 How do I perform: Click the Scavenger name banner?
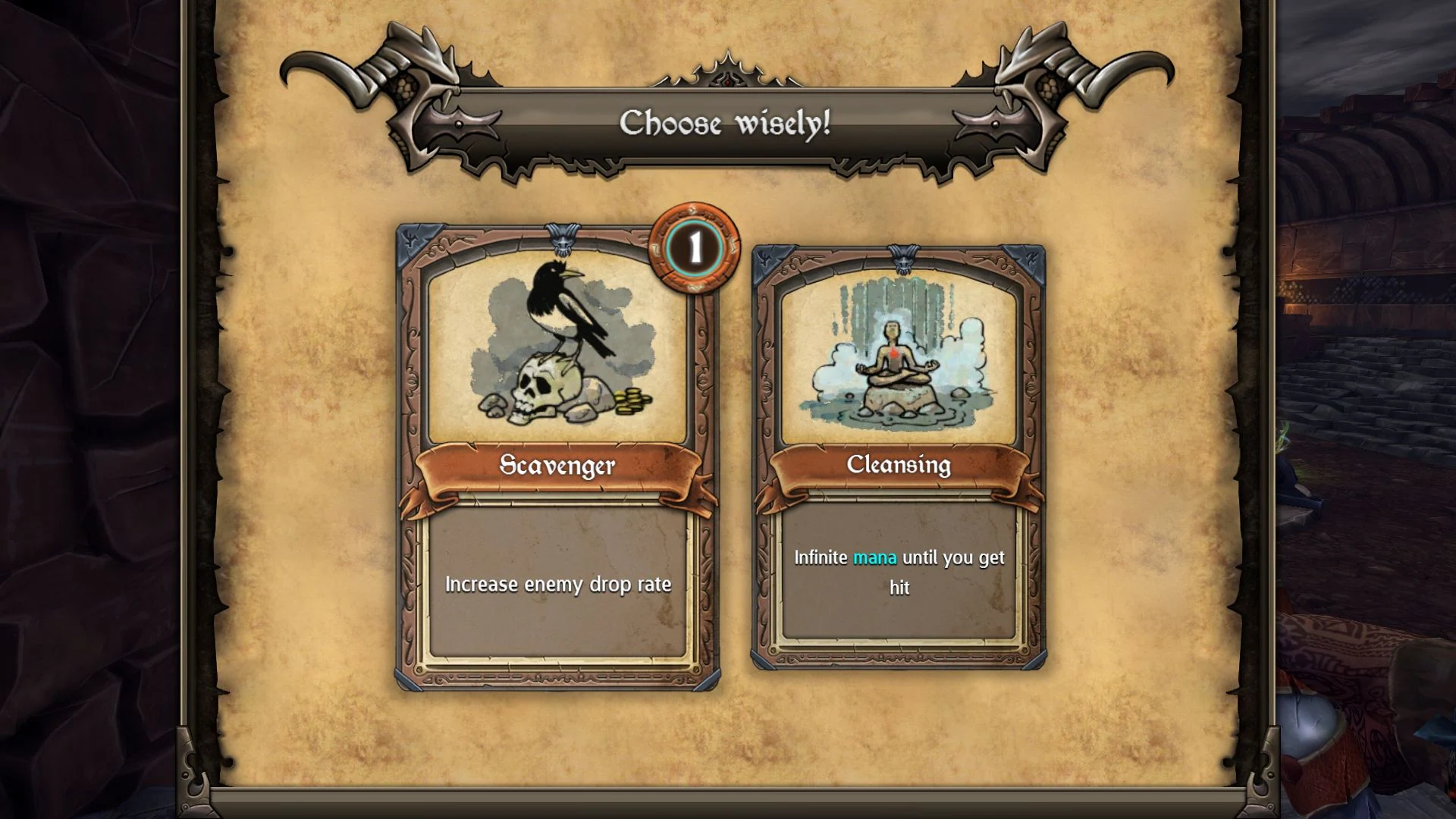coord(559,466)
